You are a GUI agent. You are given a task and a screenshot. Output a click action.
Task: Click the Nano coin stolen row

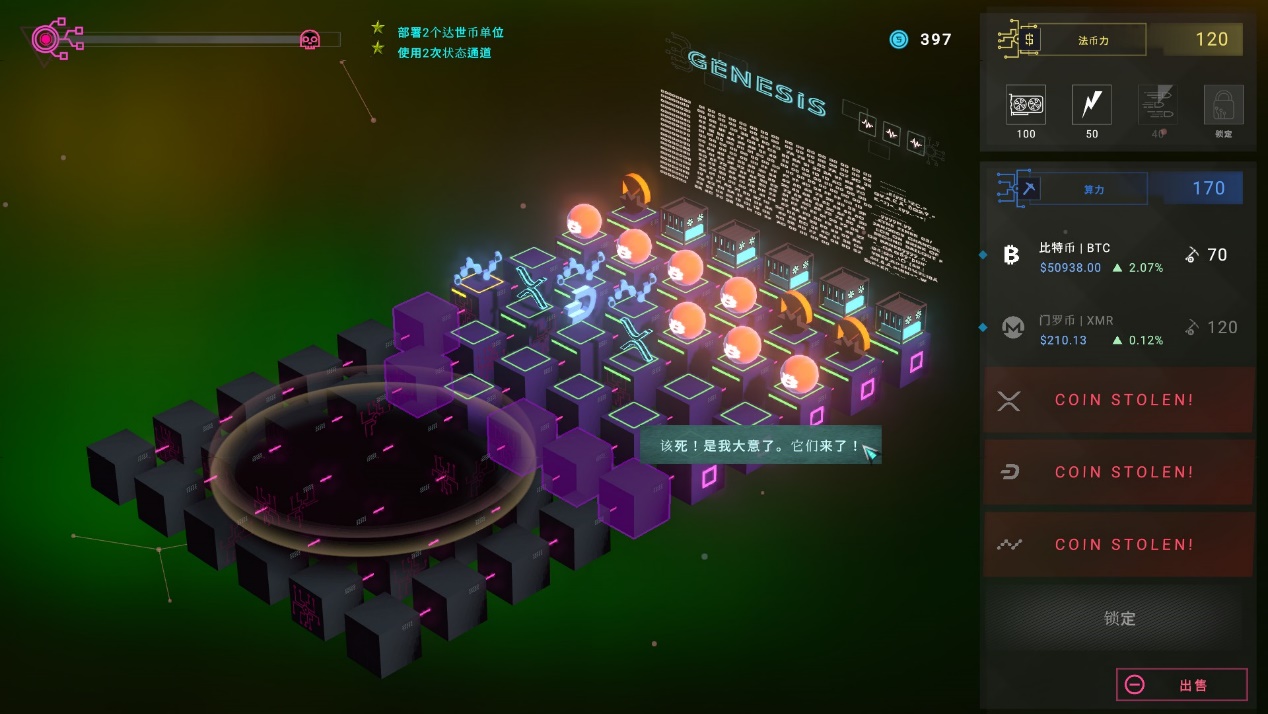1118,545
